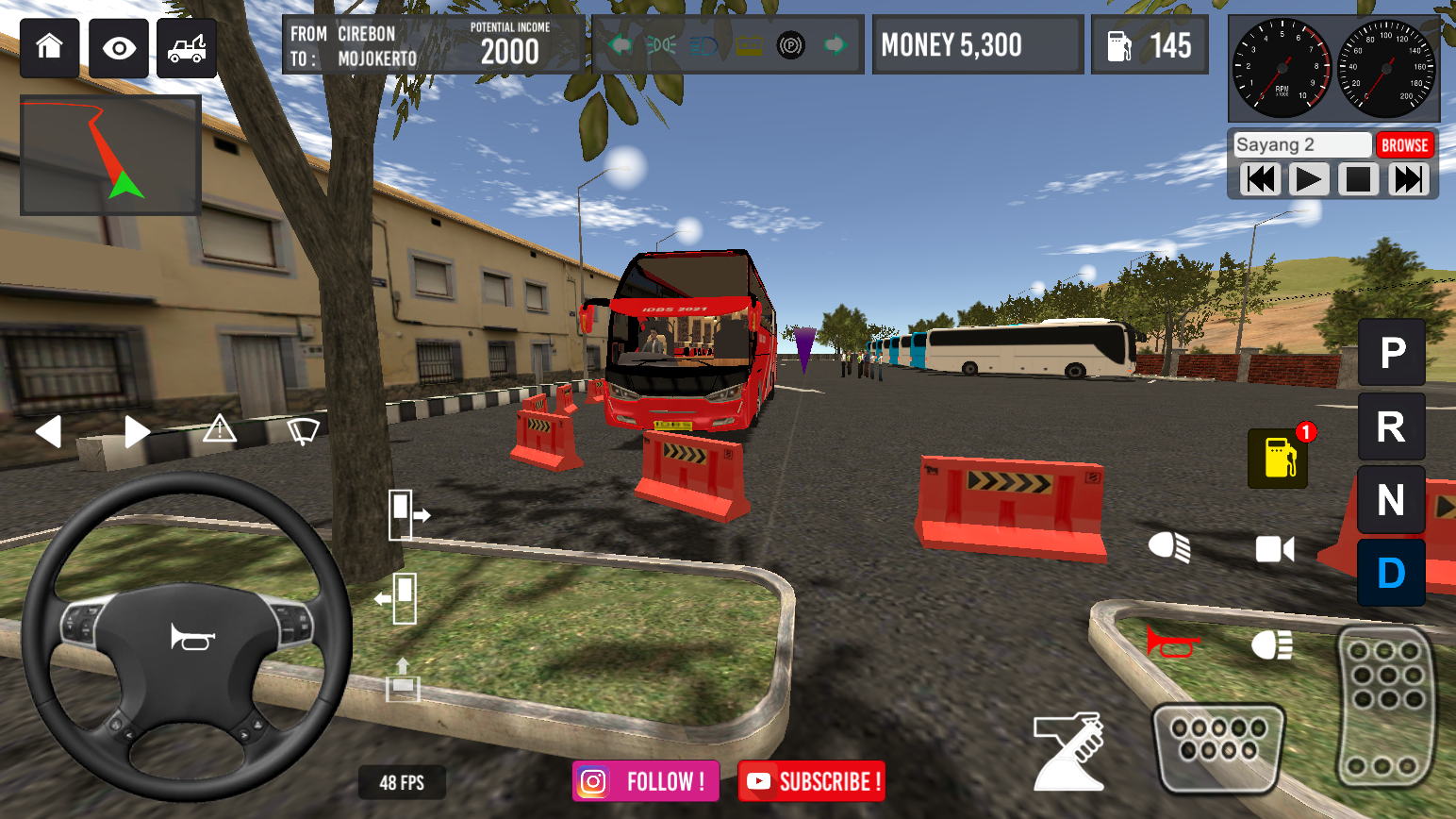Open Instagram via the FOLLOW button
The image size is (1456, 819).
coord(645,781)
